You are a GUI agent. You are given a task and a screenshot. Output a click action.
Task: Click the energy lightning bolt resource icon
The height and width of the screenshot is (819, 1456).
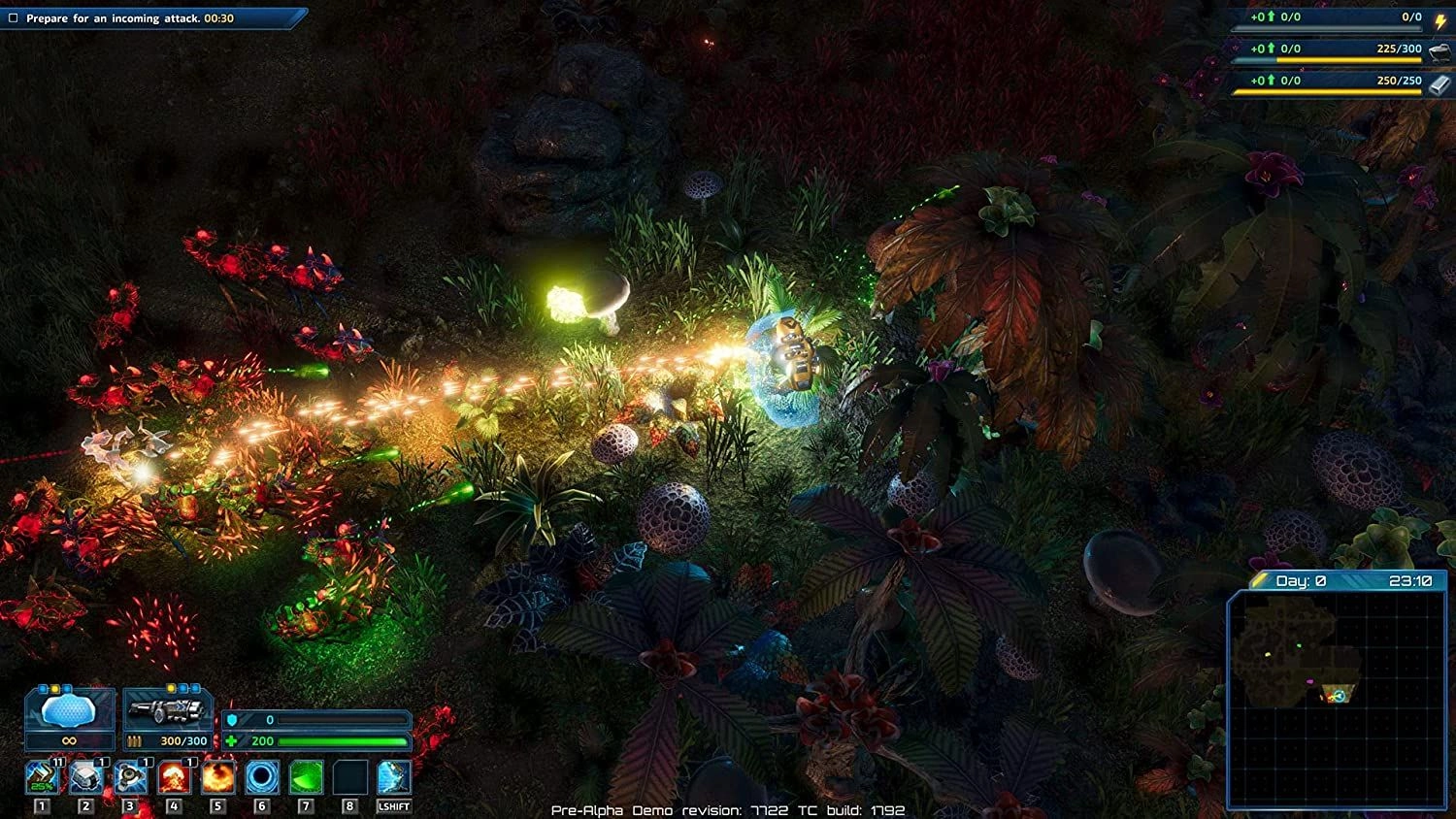(x=1440, y=20)
